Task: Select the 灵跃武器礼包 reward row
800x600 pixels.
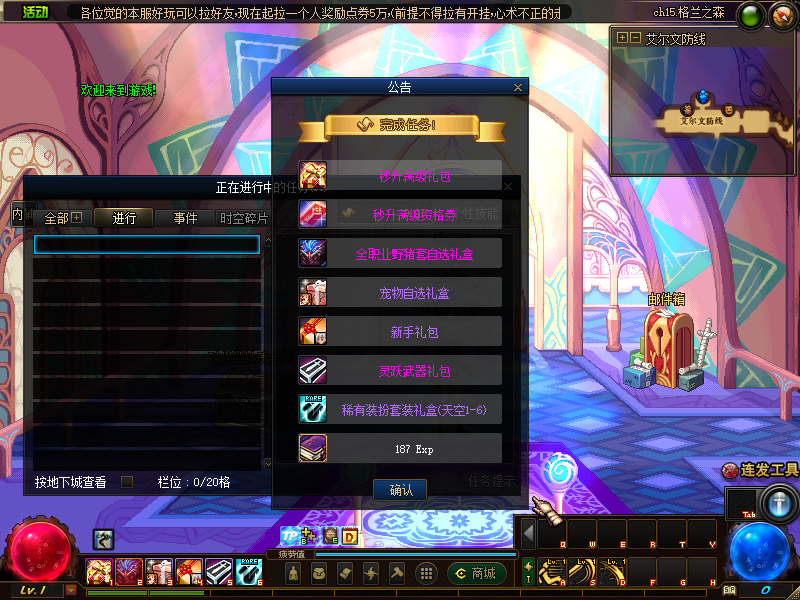Action: [400, 371]
